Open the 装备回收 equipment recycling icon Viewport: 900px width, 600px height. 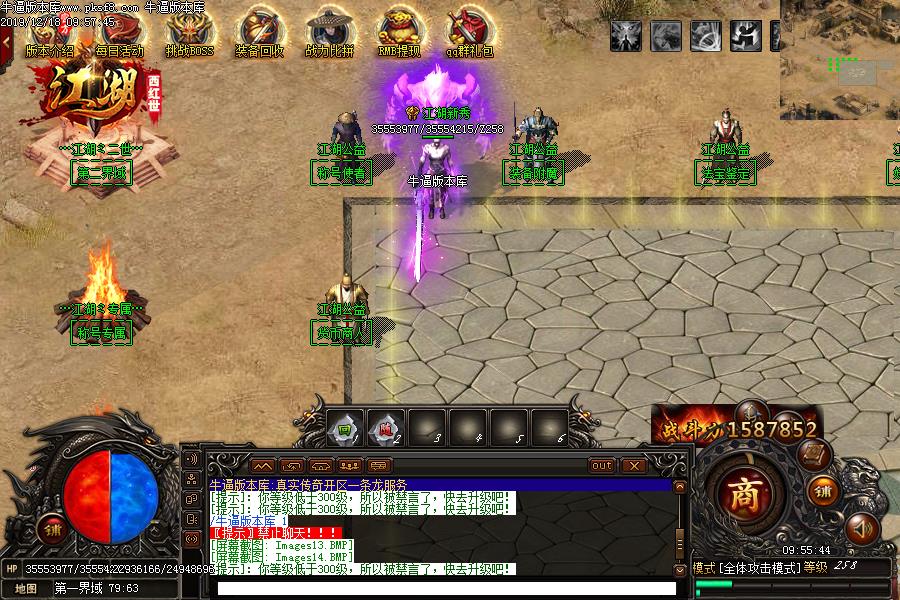pos(259,35)
